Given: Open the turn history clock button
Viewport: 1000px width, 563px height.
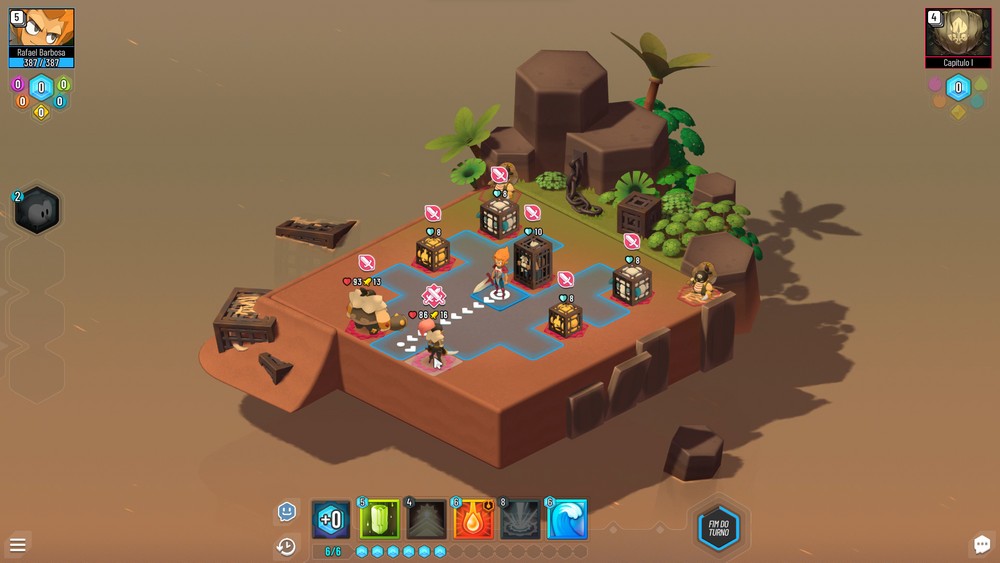Looking at the screenshot, I should click(287, 546).
